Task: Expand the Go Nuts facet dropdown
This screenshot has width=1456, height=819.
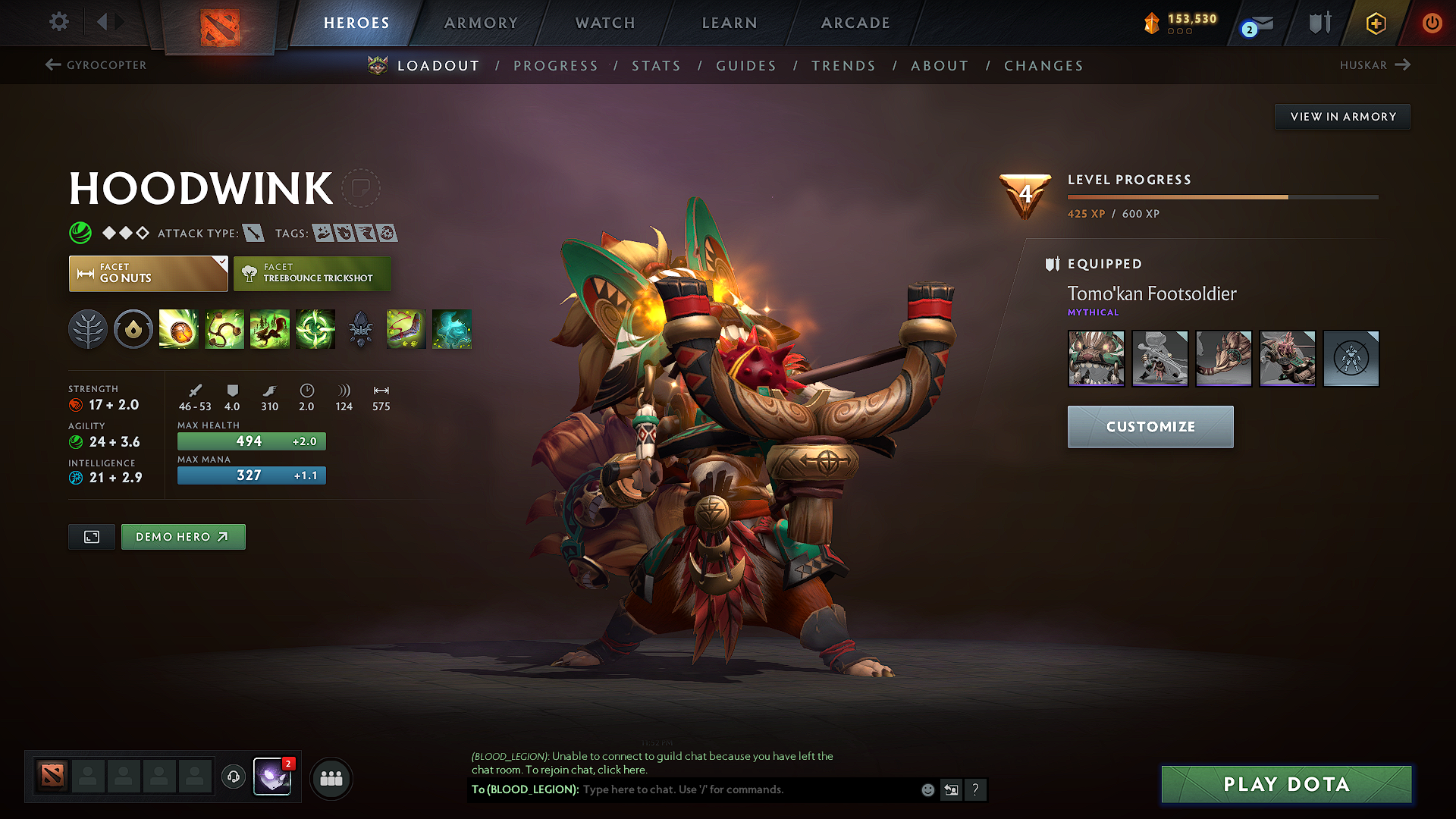Action: click(x=221, y=263)
